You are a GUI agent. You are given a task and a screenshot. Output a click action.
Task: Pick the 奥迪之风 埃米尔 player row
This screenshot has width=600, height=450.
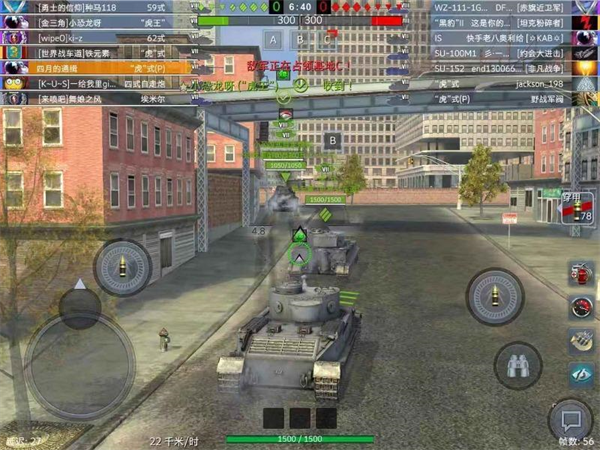[98, 98]
